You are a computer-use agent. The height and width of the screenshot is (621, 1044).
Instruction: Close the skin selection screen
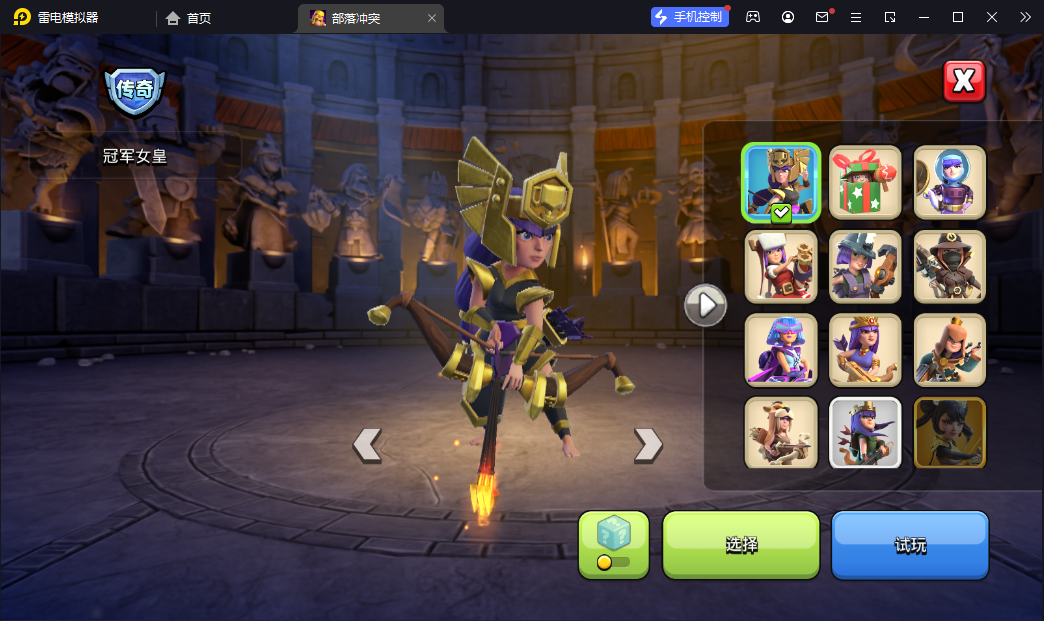[964, 82]
